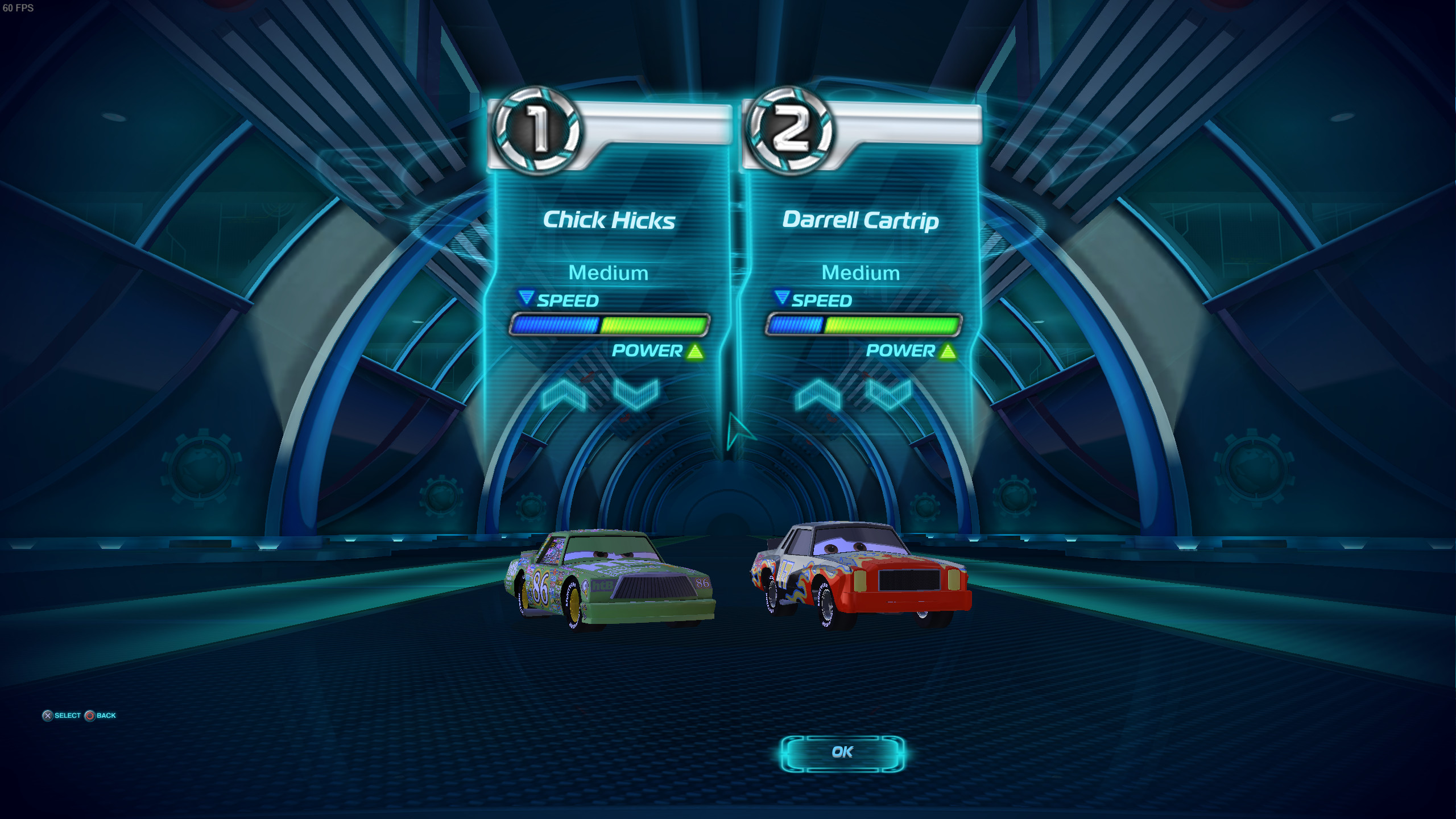1456x819 pixels.
Task: Select the Medium difficulty label for Darrell Cartrip
Action: pos(861,273)
